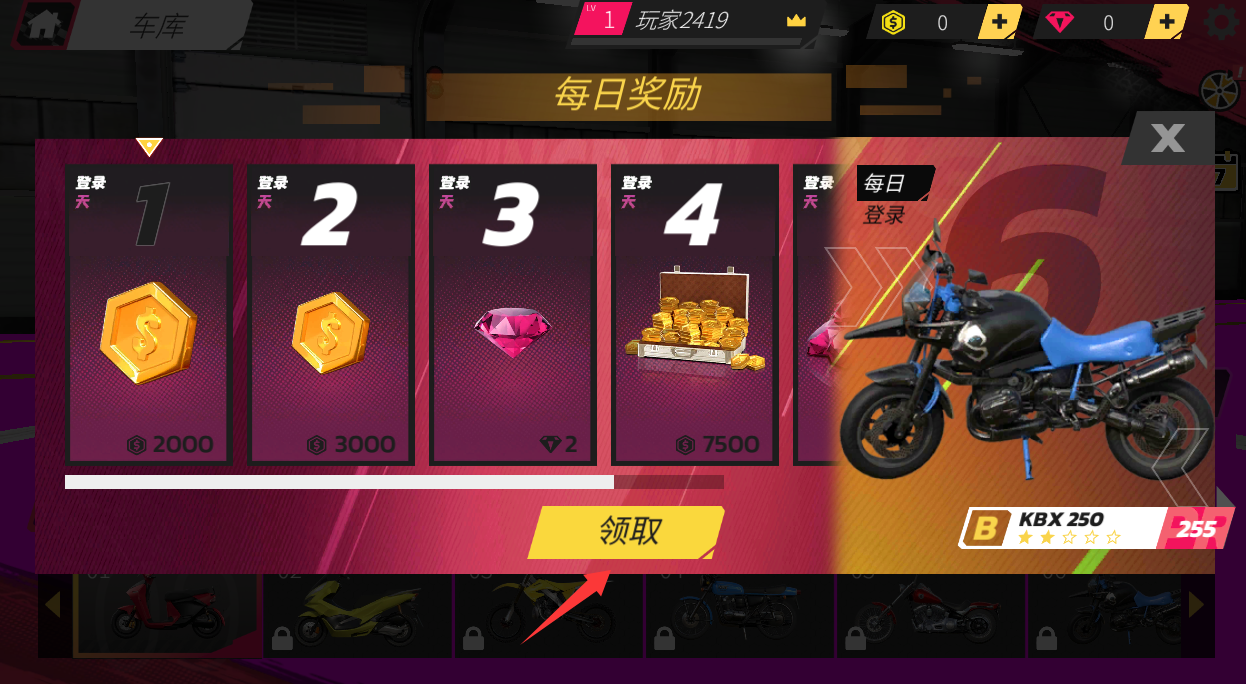Go to the home screen via house icon

(x=41, y=25)
